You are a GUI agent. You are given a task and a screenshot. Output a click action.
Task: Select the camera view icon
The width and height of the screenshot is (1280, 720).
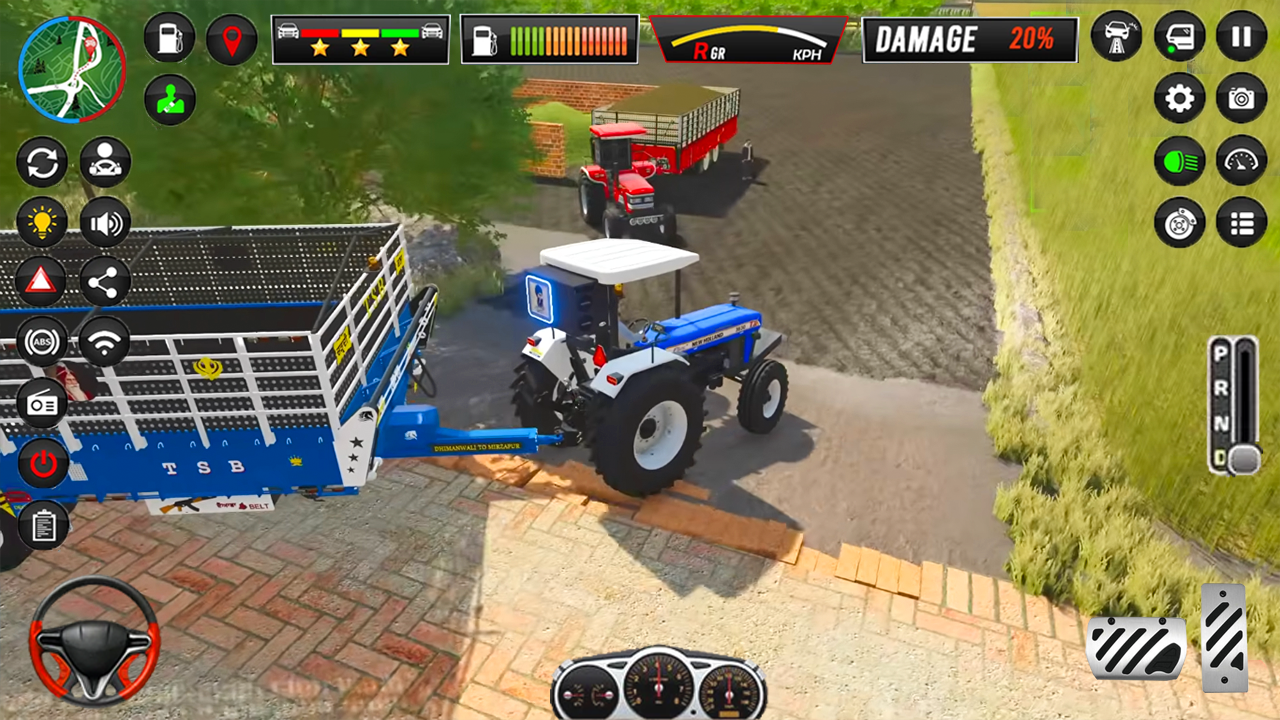1240,99
